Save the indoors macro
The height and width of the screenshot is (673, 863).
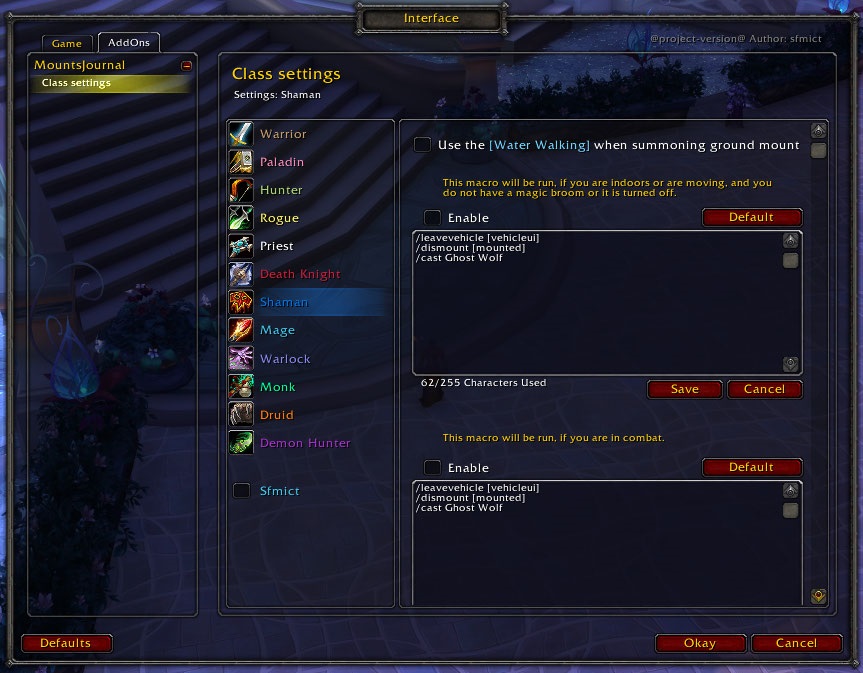pos(685,389)
